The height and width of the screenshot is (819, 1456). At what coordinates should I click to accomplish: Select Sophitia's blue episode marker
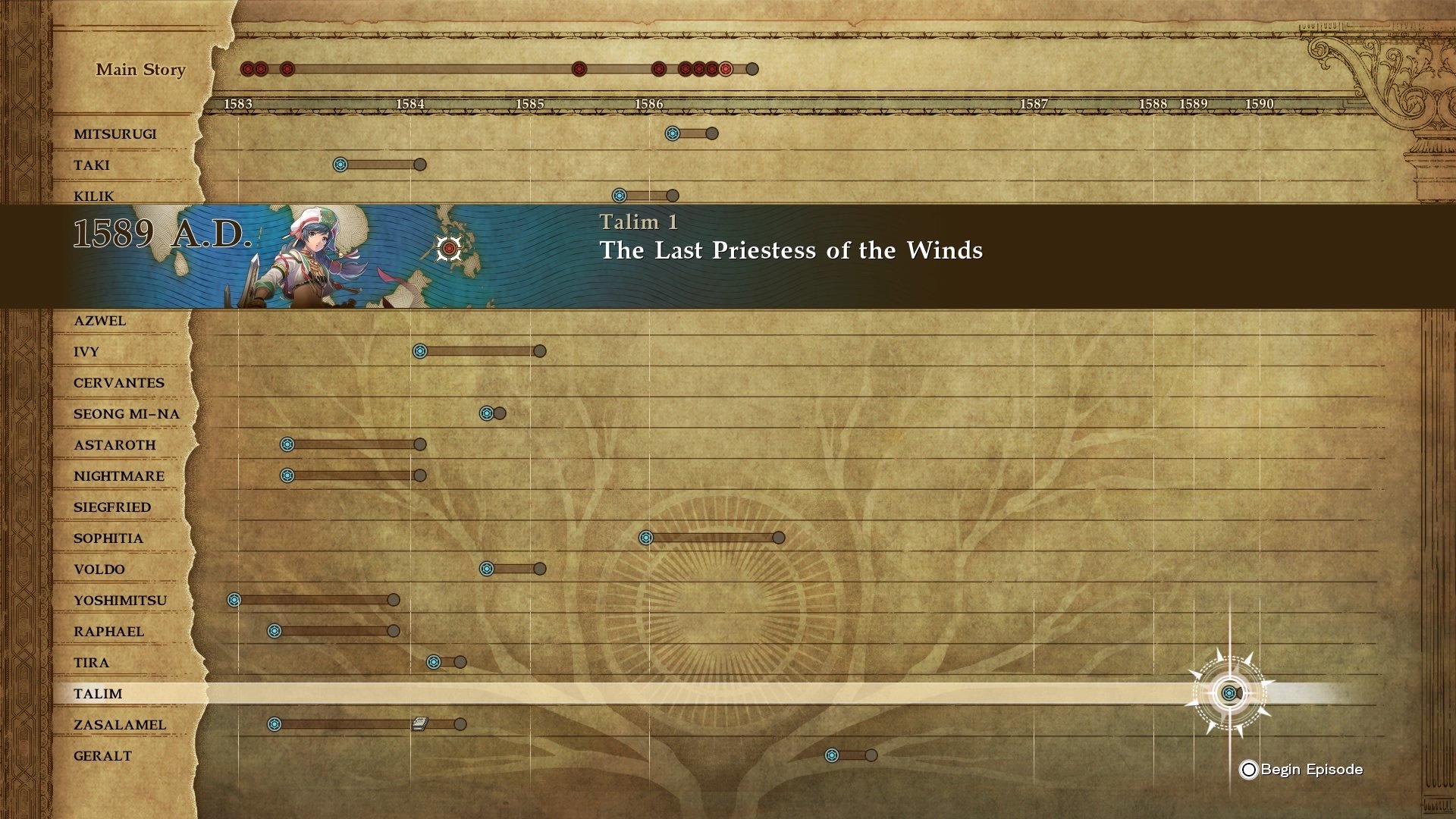[x=646, y=538]
